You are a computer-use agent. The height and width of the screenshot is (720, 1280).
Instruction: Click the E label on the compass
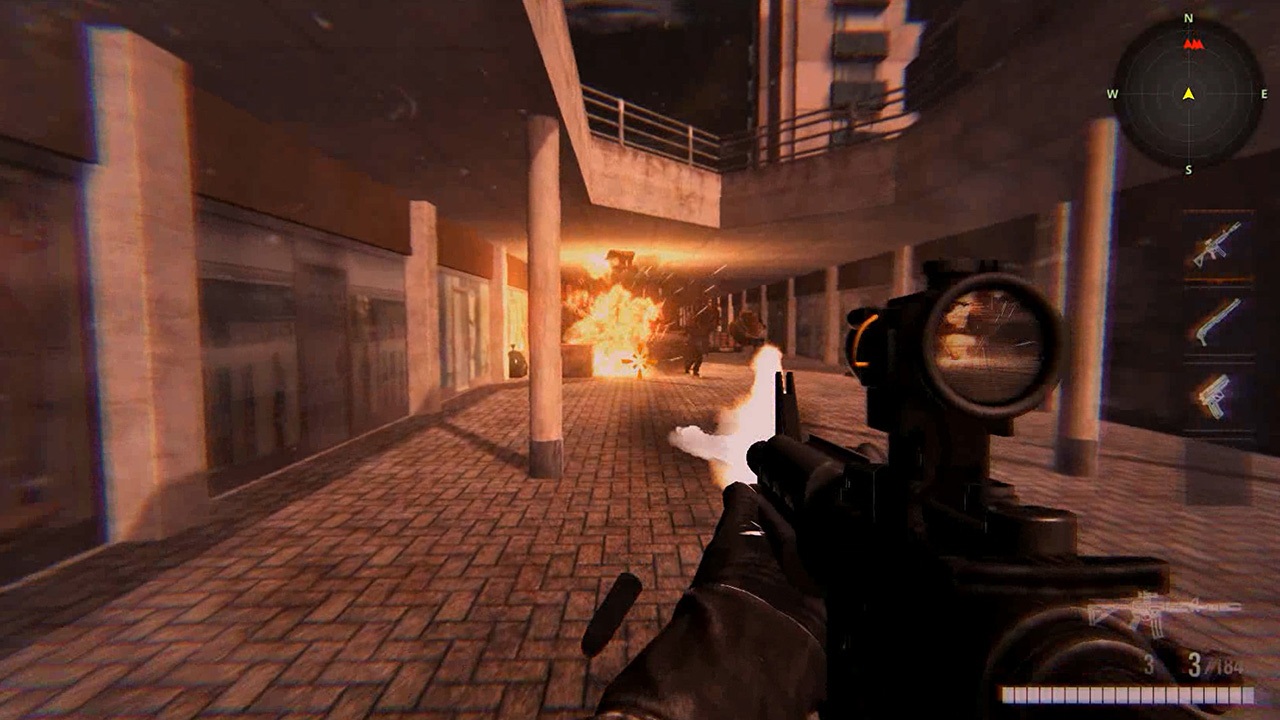1263,94
